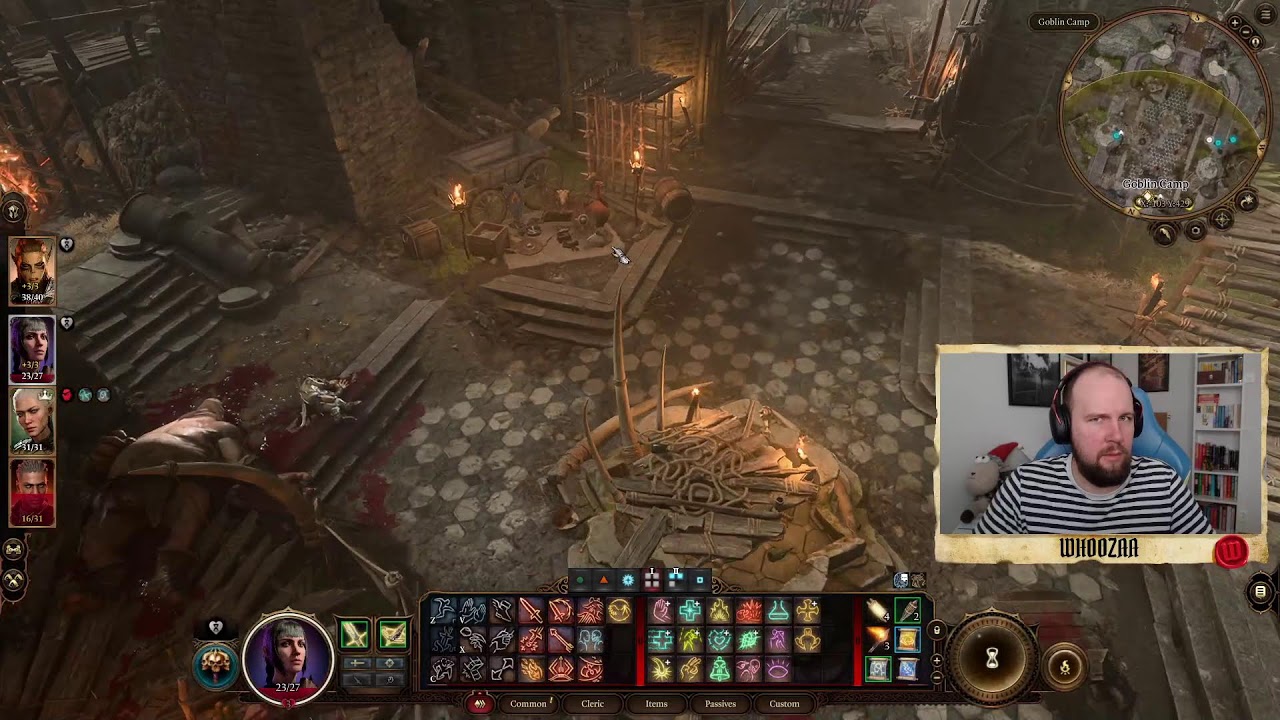Image resolution: width=1280 pixels, height=720 pixels.
Task: Cast Sacred Flame from the spell hotbar
Action: pos(717,611)
